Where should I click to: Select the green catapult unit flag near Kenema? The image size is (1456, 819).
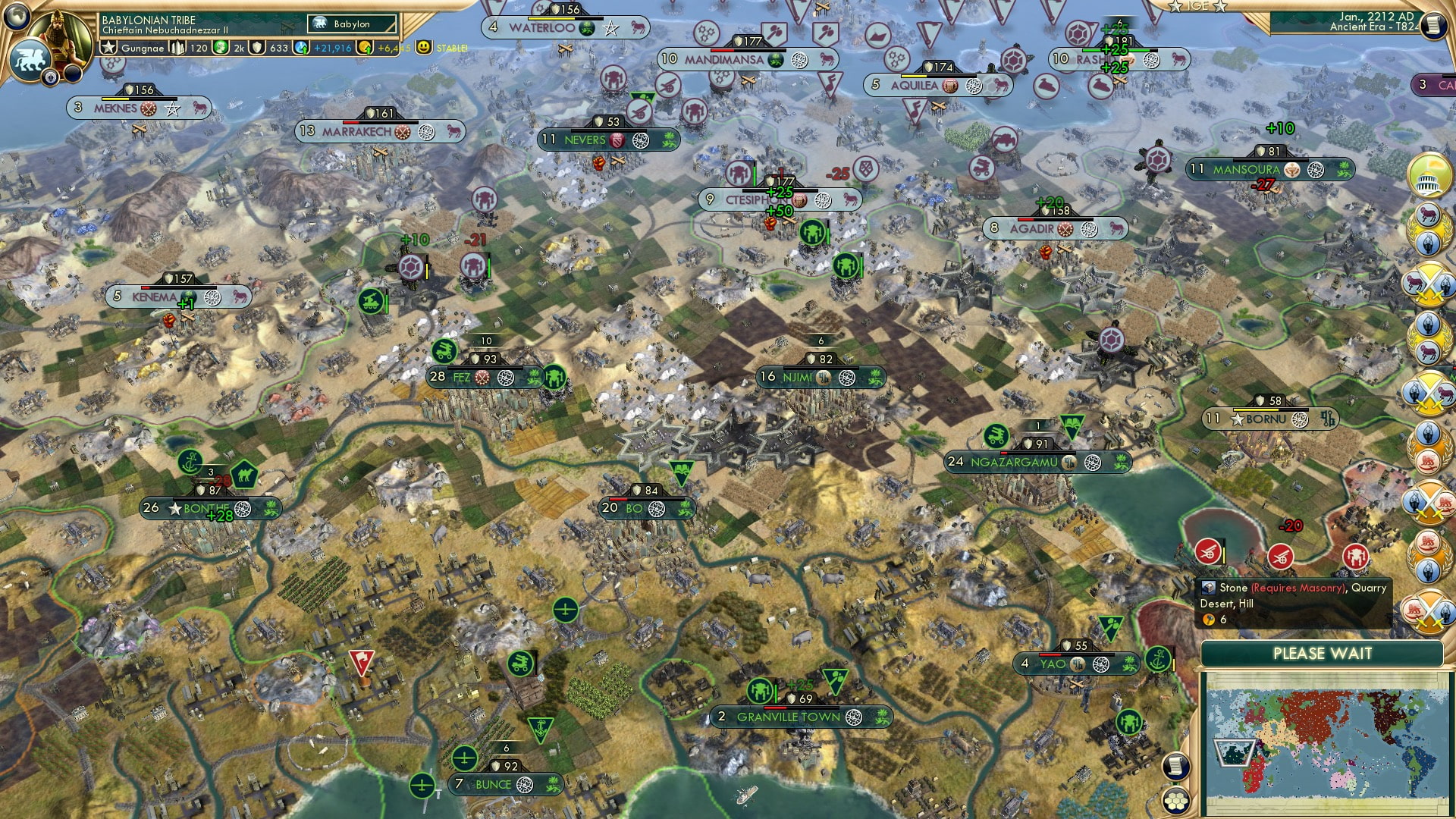[369, 303]
